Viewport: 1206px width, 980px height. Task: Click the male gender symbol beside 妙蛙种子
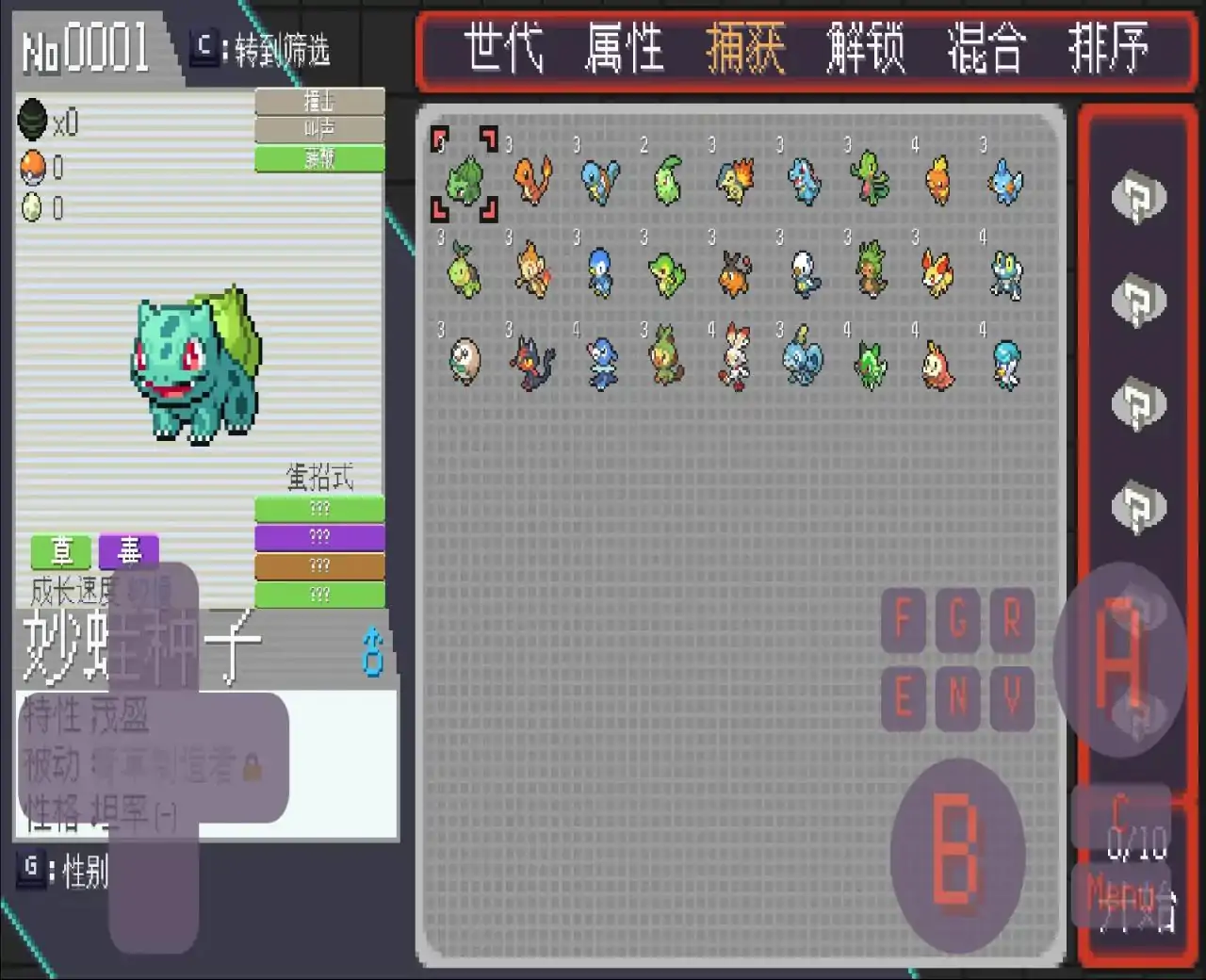(372, 650)
